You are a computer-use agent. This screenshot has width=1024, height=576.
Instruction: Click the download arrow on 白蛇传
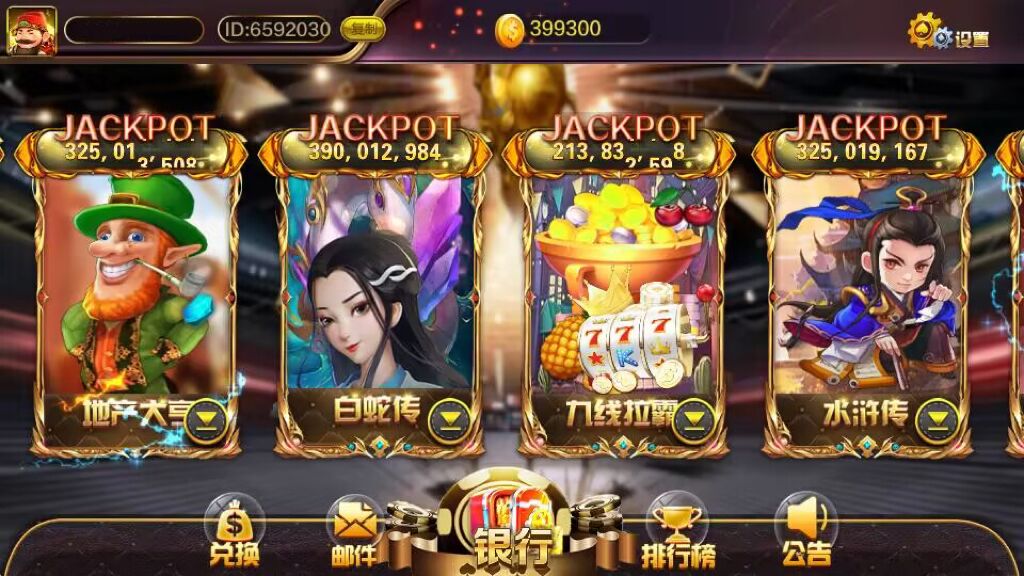[450, 420]
